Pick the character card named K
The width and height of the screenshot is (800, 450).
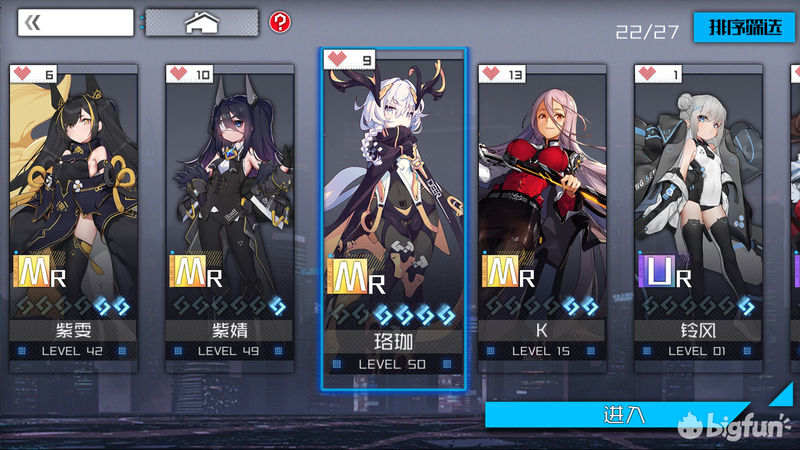[542, 210]
